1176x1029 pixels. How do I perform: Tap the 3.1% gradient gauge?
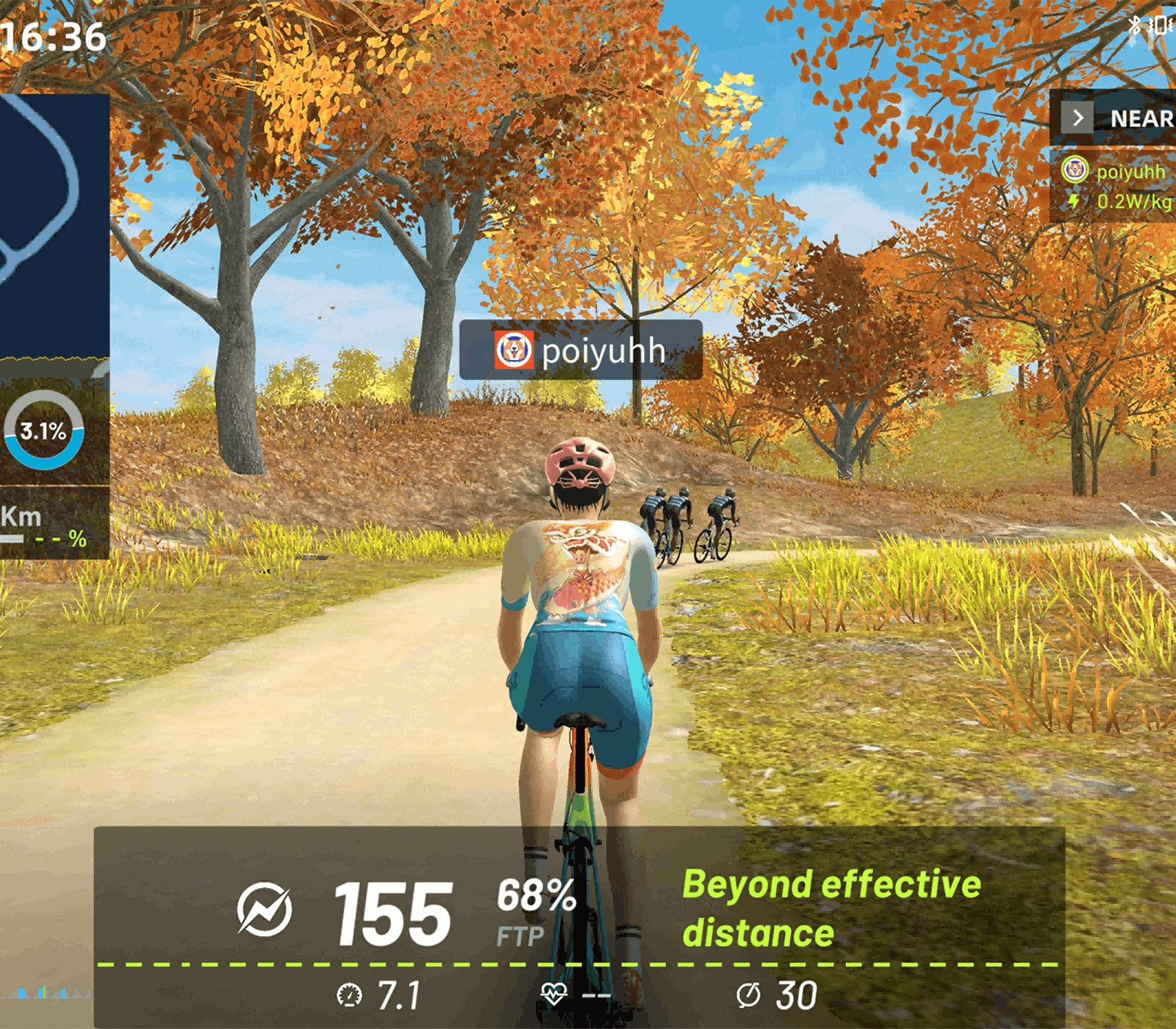tap(43, 431)
